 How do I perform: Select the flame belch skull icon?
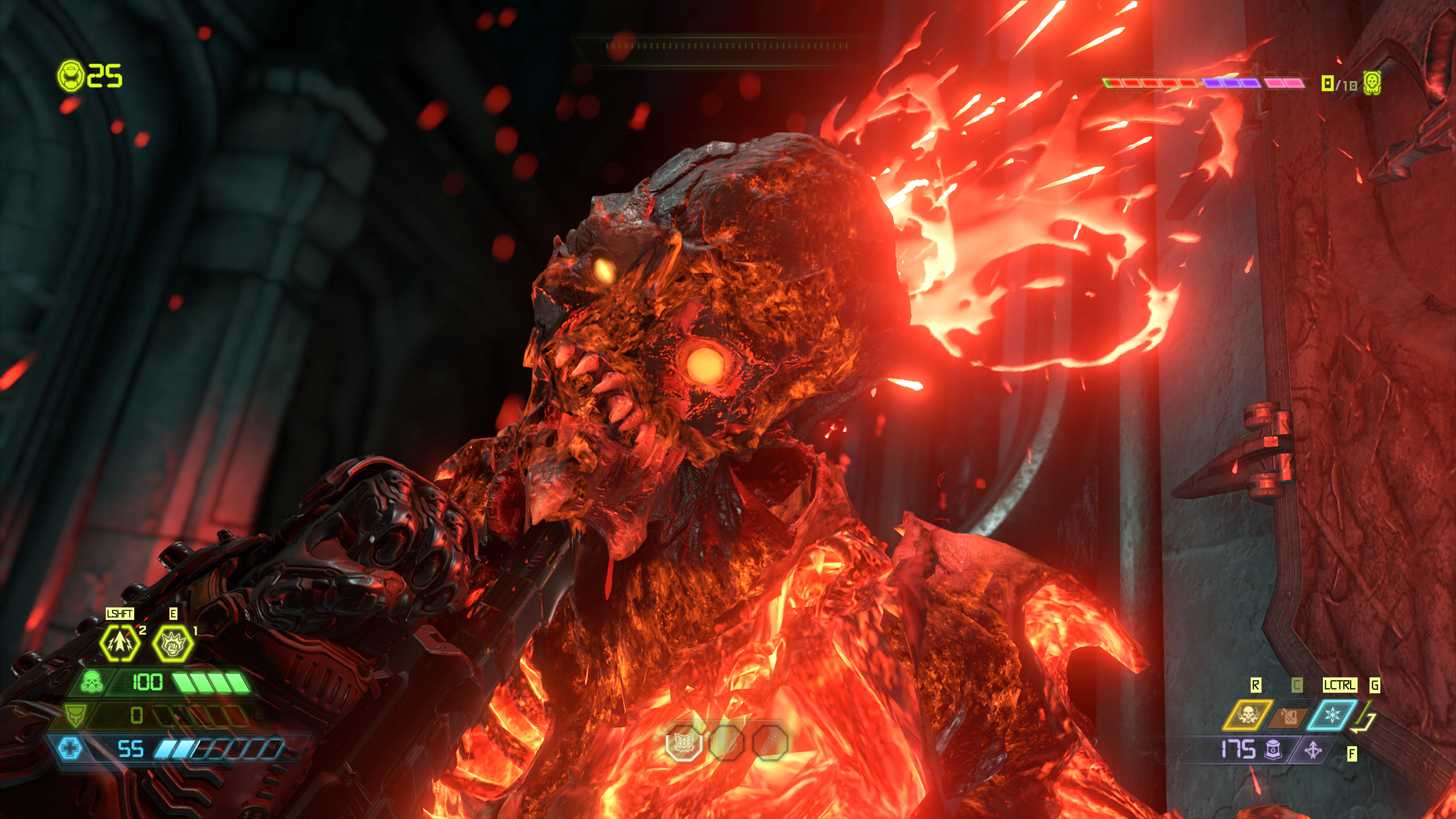pos(1248,715)
